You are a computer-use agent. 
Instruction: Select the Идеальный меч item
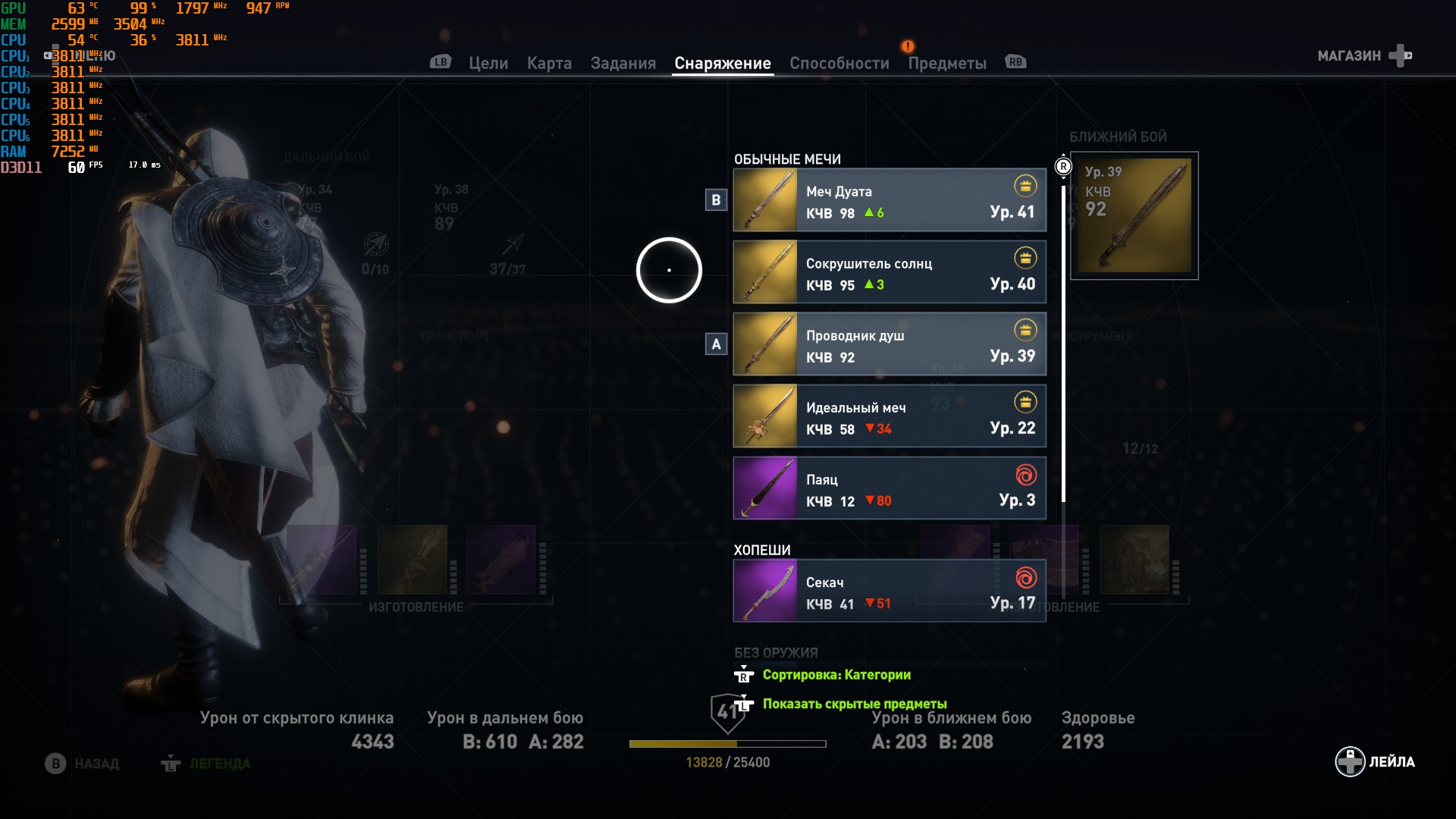click(x=889, y=416)
